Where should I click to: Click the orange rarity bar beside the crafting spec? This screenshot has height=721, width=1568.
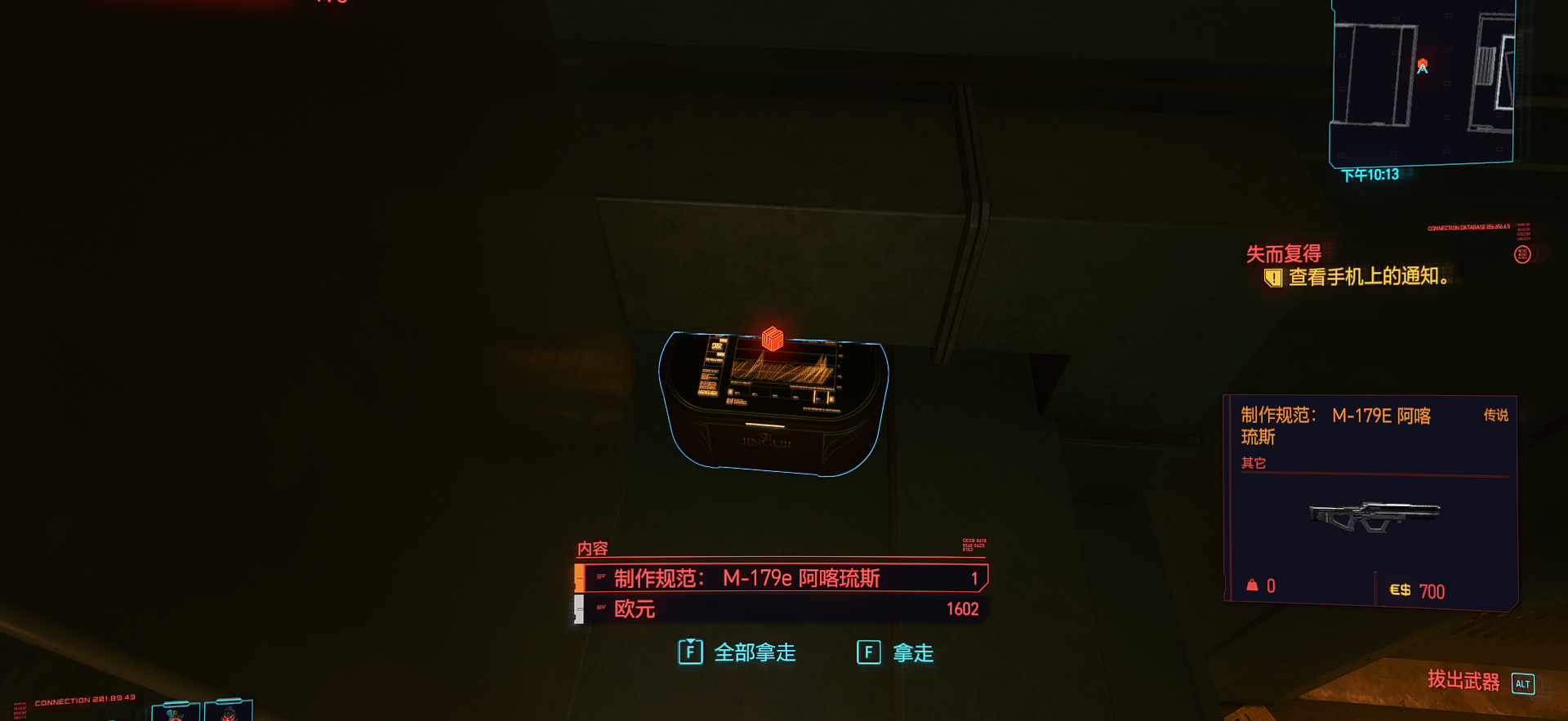click(581, 577)
